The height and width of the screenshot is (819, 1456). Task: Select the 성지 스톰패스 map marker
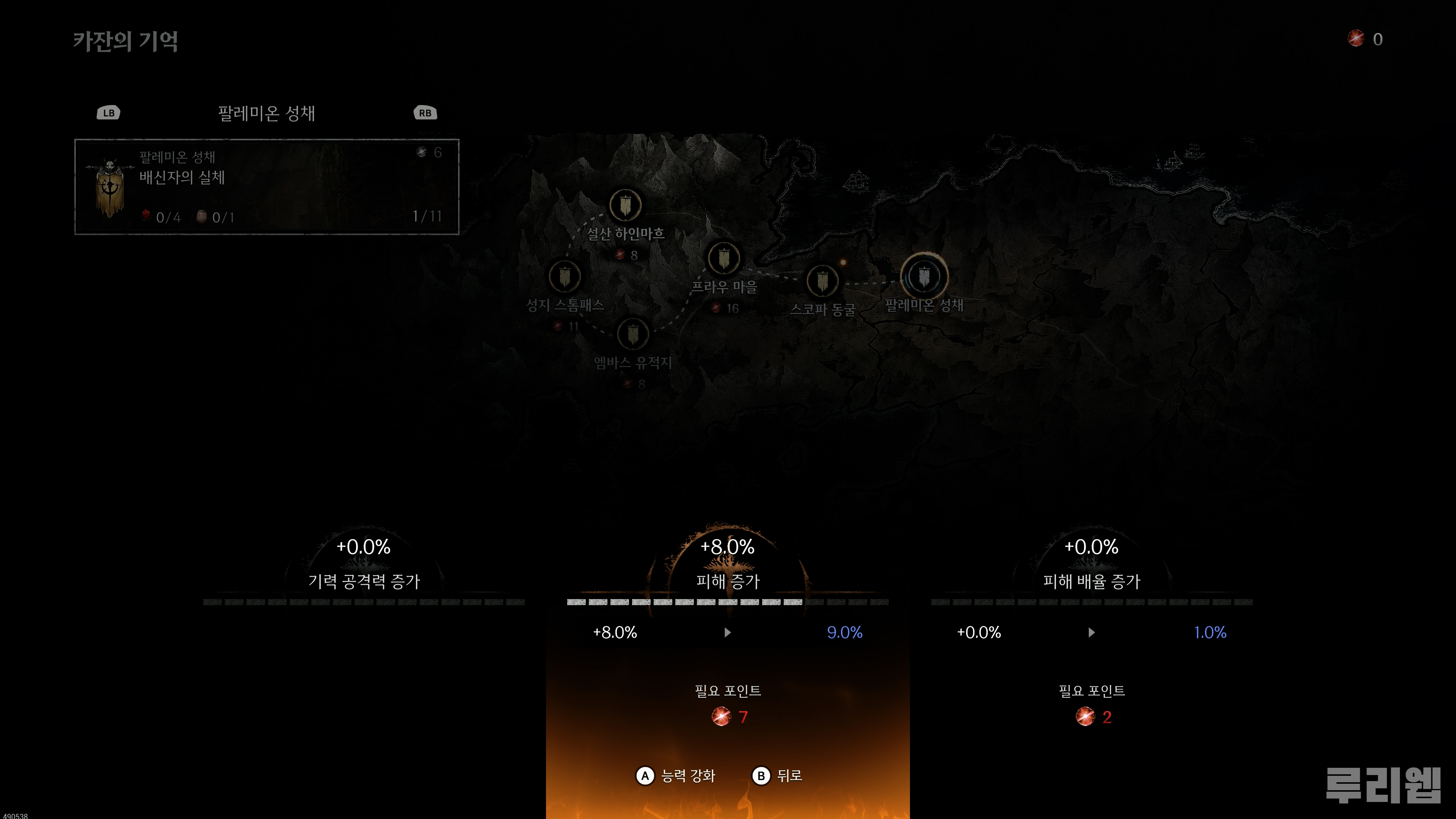pyautogui.click(x=565, y=277)
